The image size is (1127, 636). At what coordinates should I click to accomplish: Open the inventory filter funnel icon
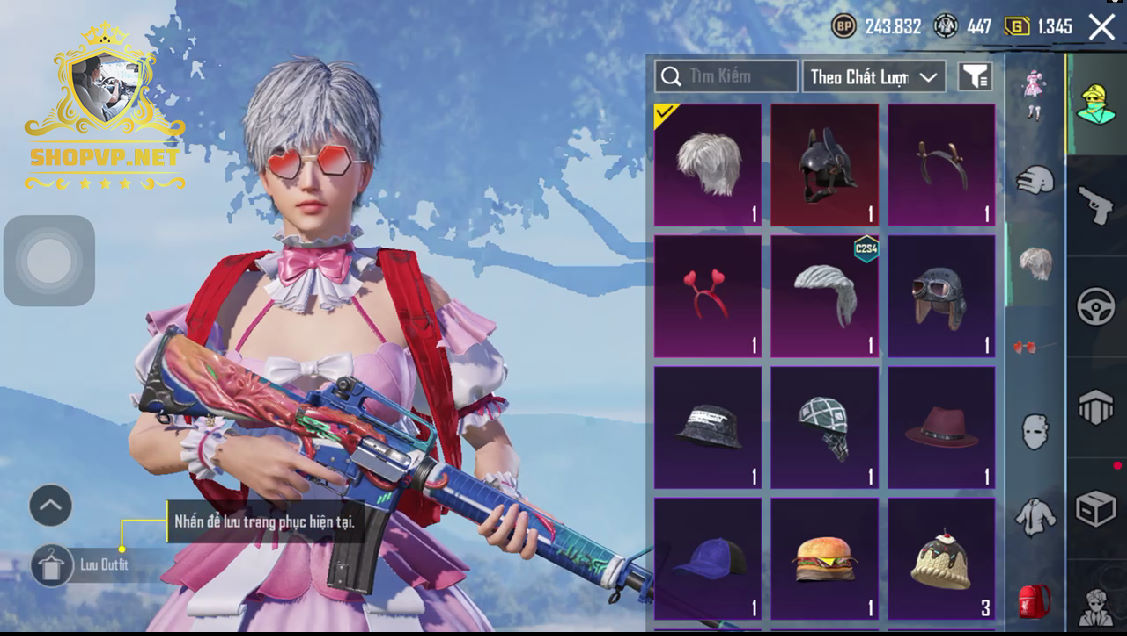click(975, 76)
